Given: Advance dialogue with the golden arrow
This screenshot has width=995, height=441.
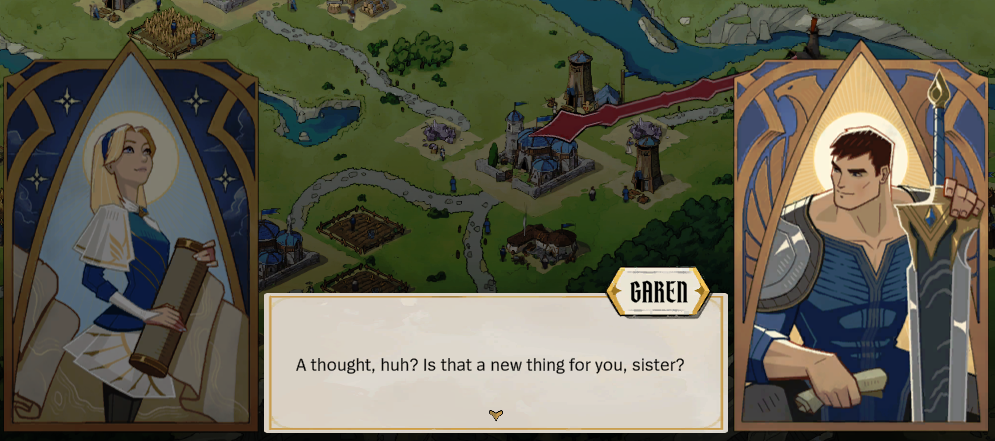Looking at the screenshot, I should [x=495, y=415].
